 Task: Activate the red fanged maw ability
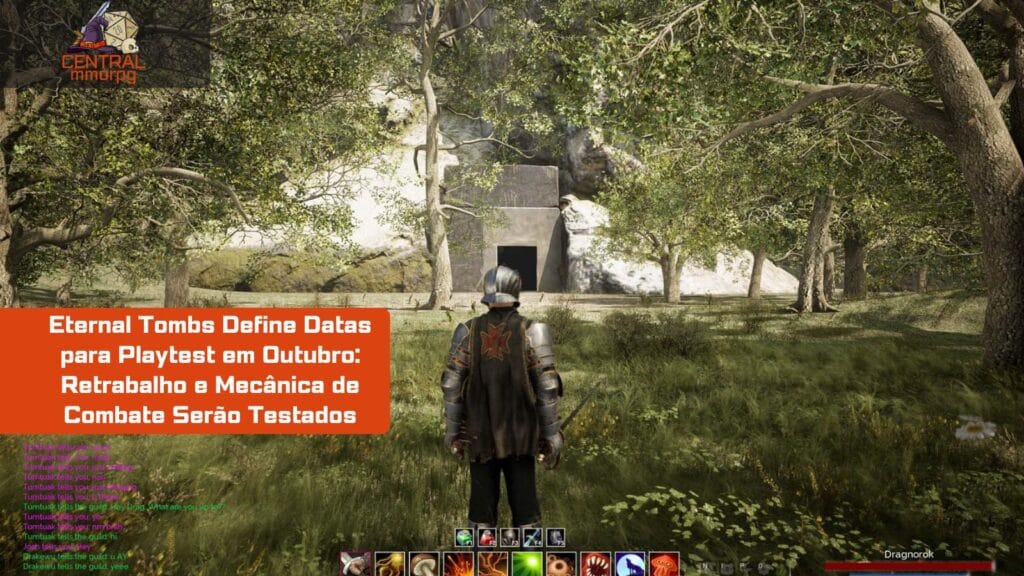coord(595,565)
